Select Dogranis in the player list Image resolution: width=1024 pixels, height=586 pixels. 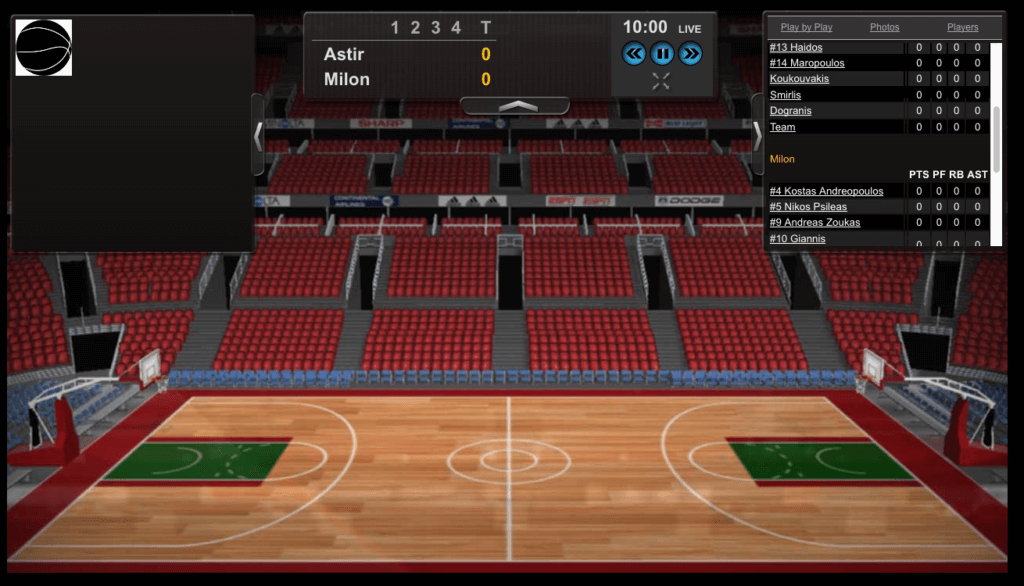coord(790,111)
